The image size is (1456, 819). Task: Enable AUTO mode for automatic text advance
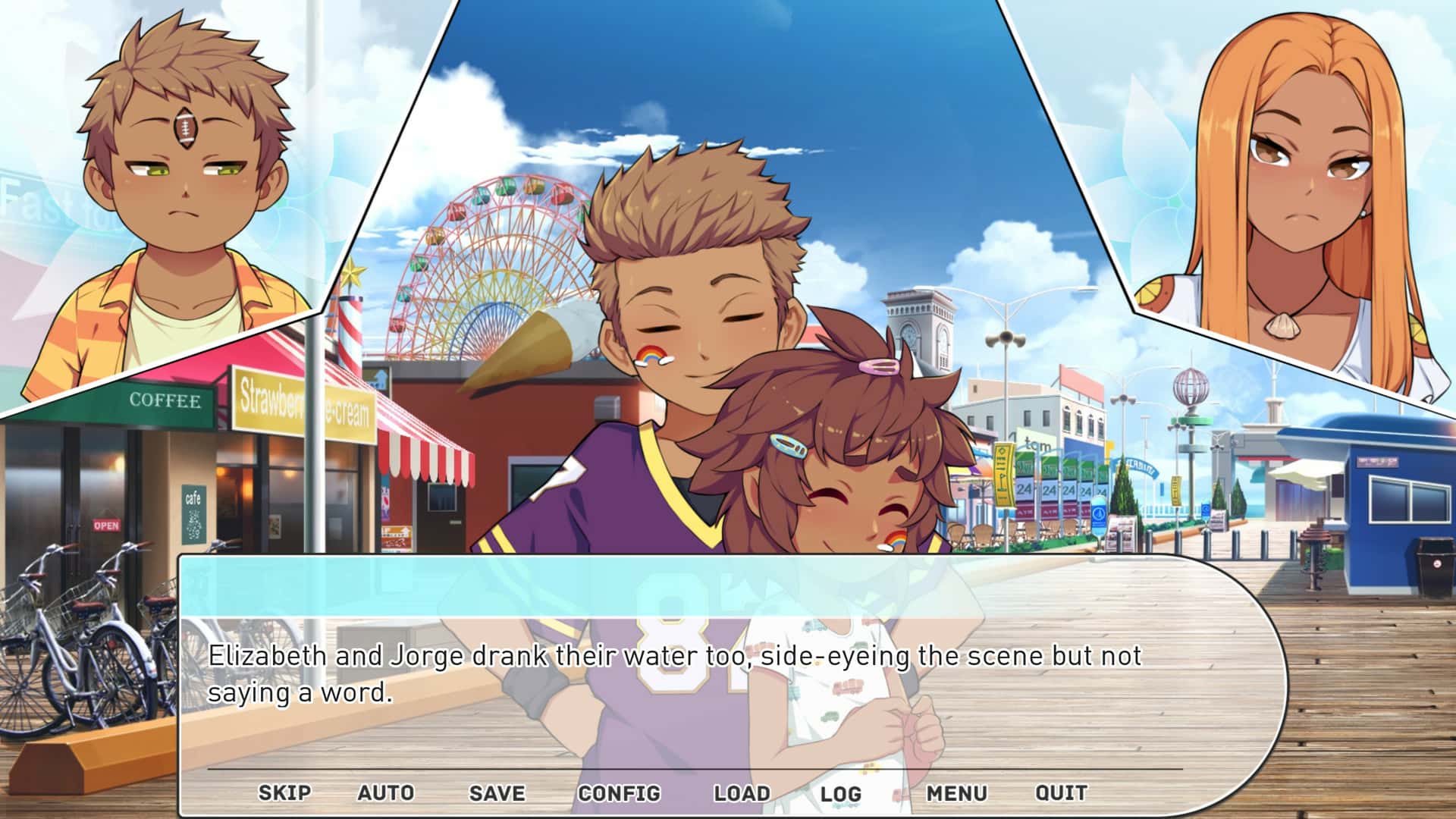385,792
